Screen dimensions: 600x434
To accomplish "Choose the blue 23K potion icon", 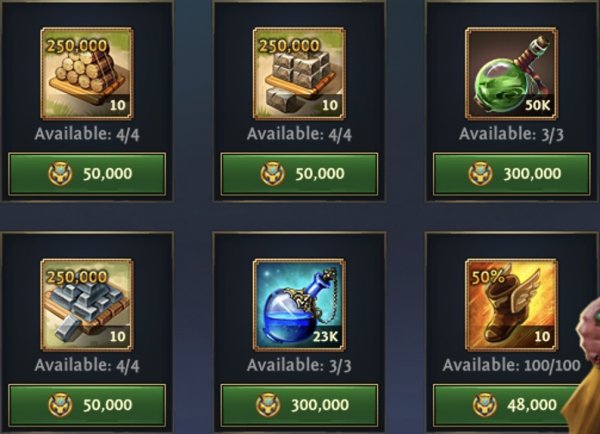I will pos(299,305).
